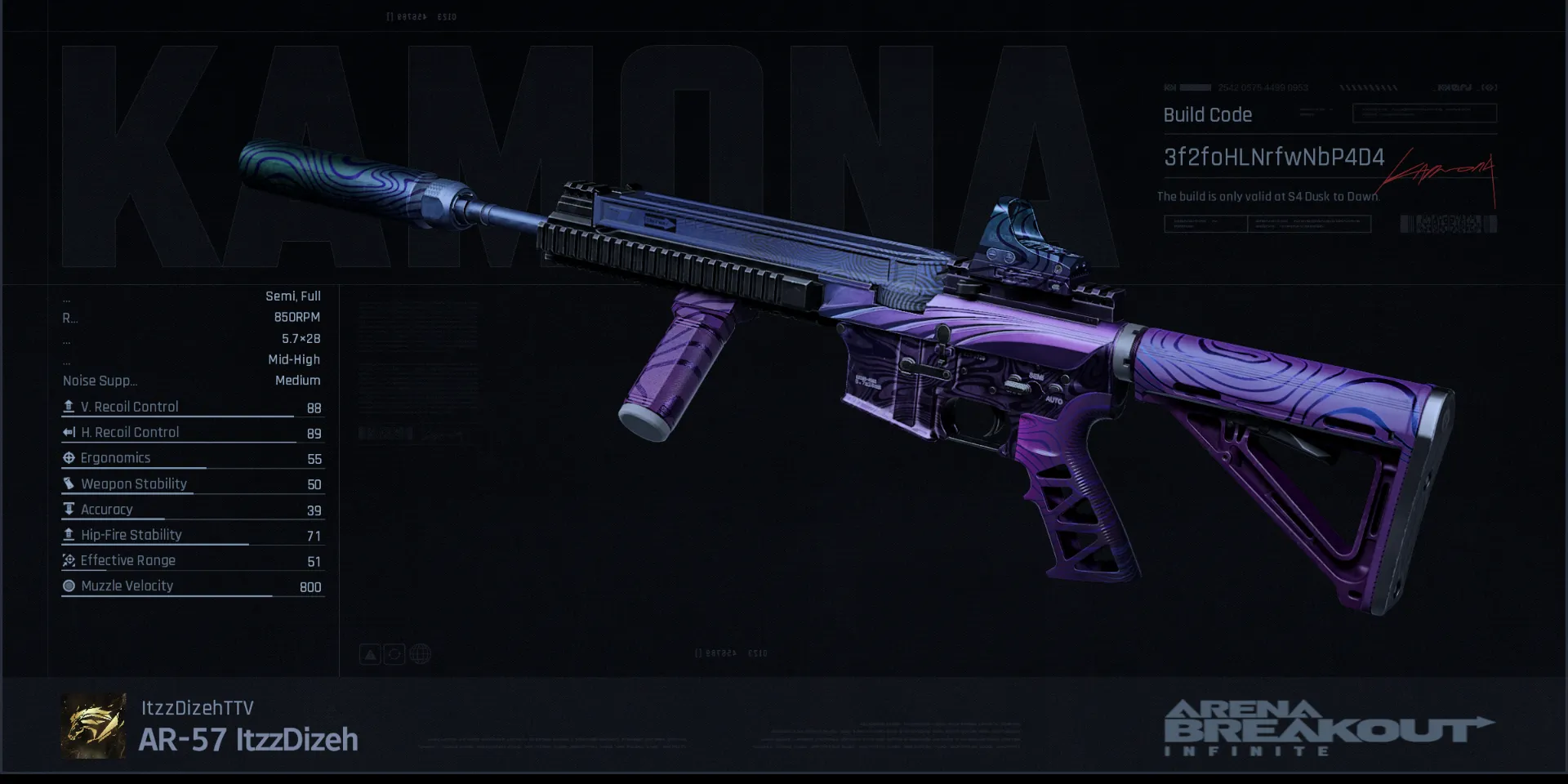This screenshot has width=1568, height=784.
Task: Select the Accuracy target icon
Action: pyautogui.click(x=69, y=509)
